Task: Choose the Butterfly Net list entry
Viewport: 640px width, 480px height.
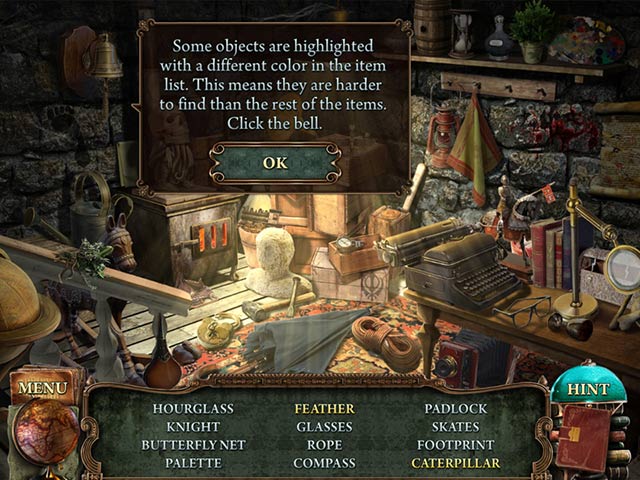Action: 193,445
